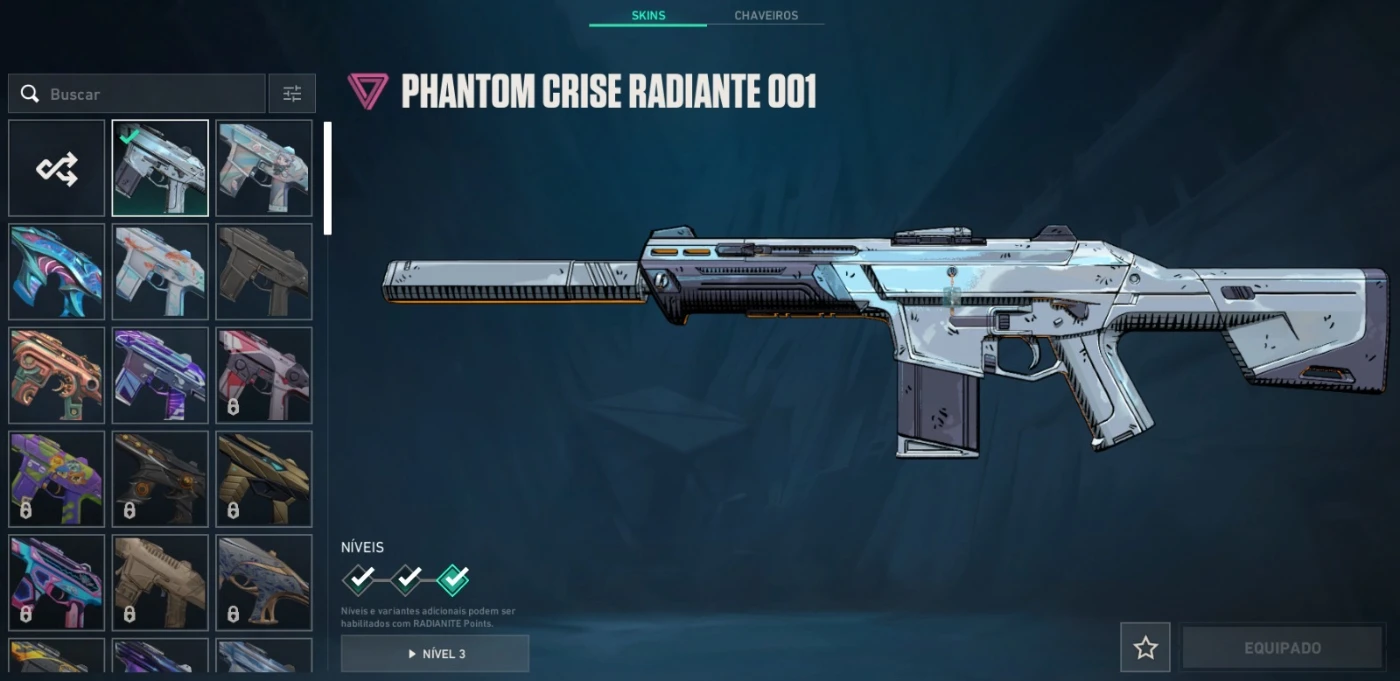
Task: Select the highlighted third level diamond
Action: [x=453, y=578]
